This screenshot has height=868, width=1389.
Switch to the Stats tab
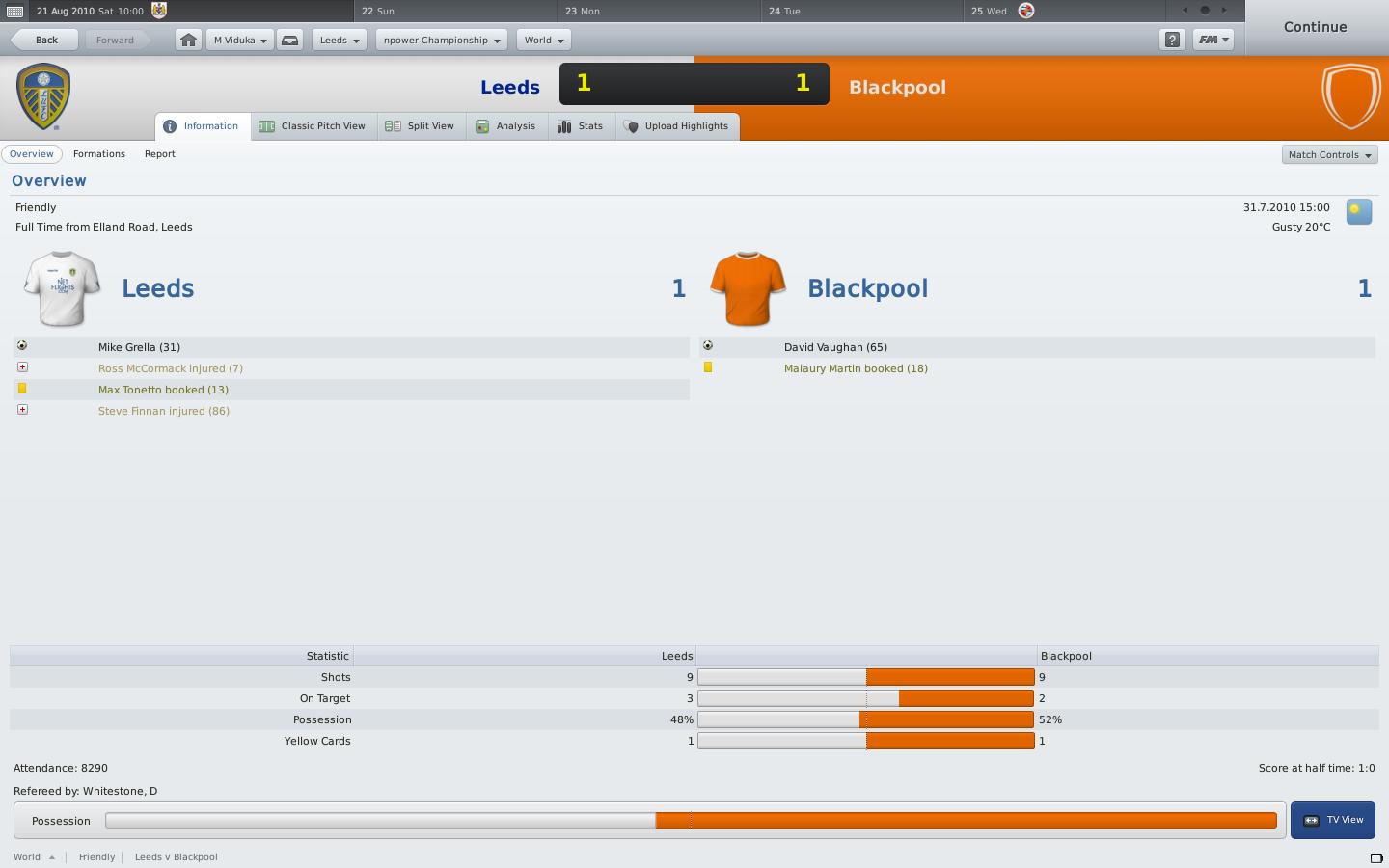pos(581,125)
